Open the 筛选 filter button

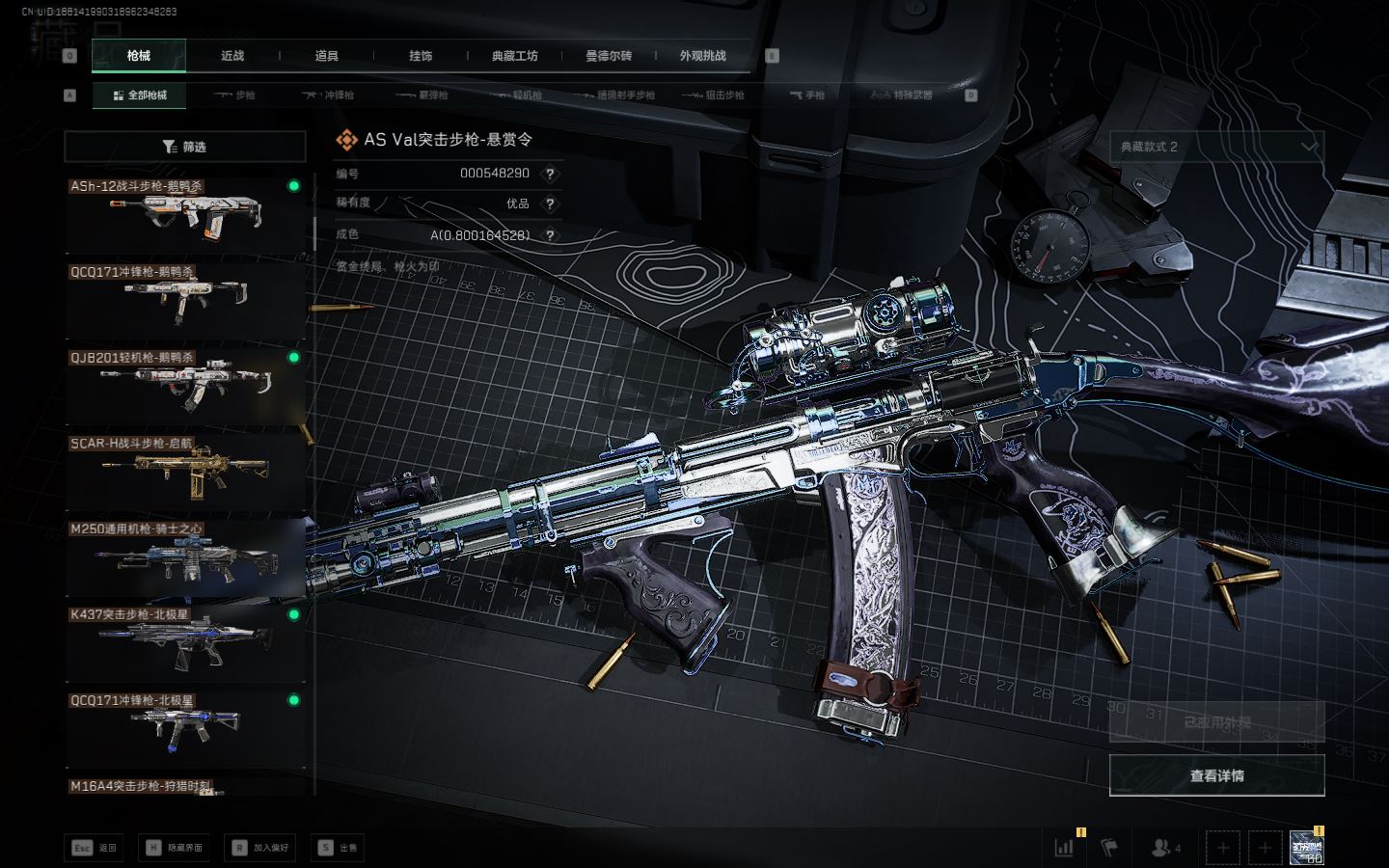pyautogui.click(x=185, y=147)
